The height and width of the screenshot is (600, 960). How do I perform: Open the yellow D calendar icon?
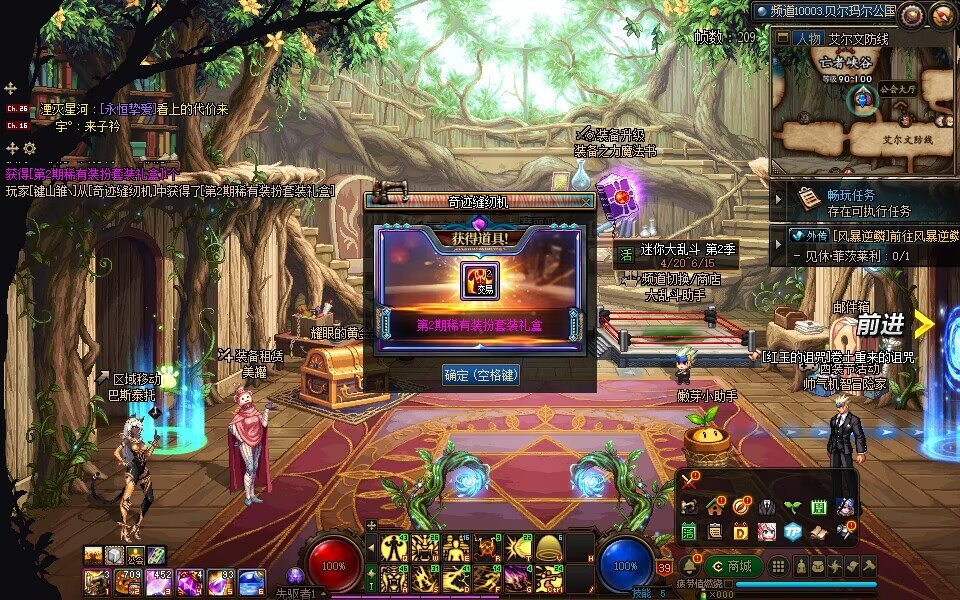[741, 531]
